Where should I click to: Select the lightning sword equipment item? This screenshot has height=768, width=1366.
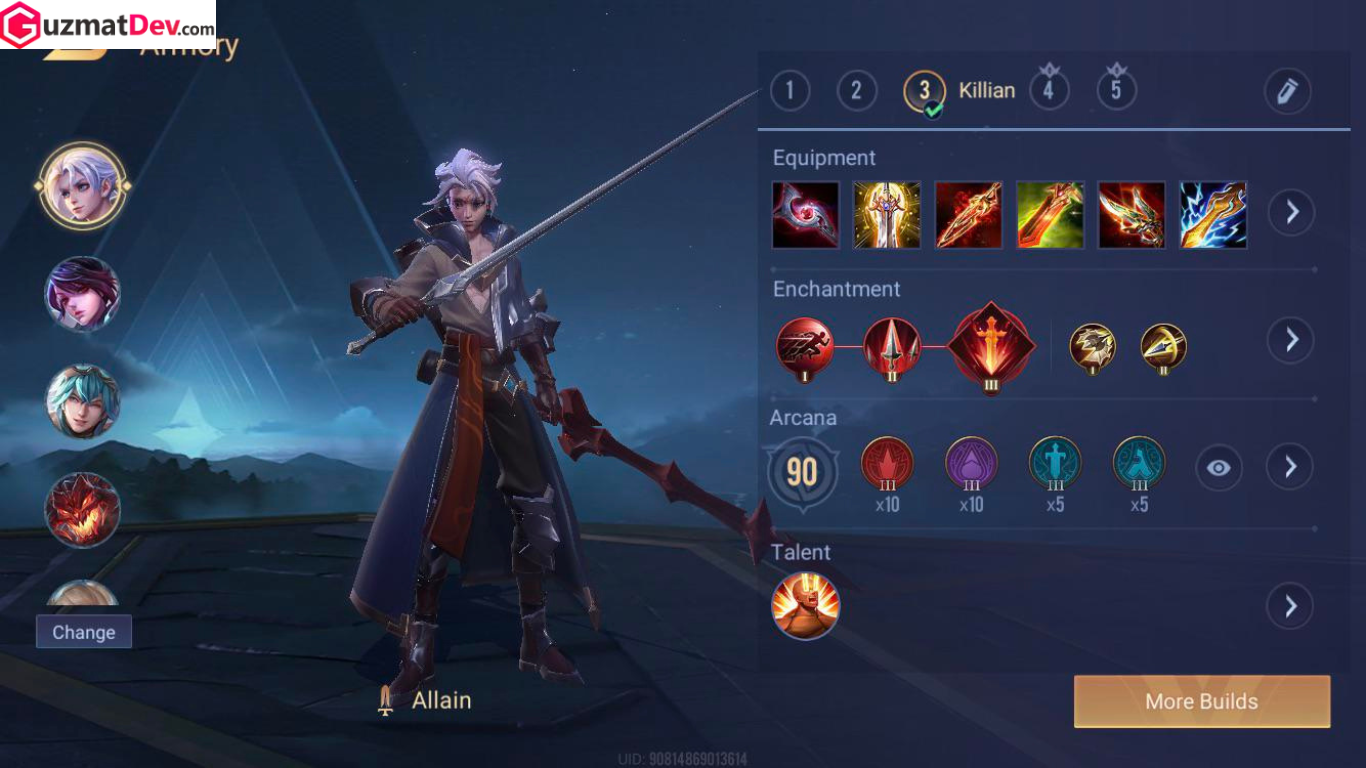[1213, 215]
